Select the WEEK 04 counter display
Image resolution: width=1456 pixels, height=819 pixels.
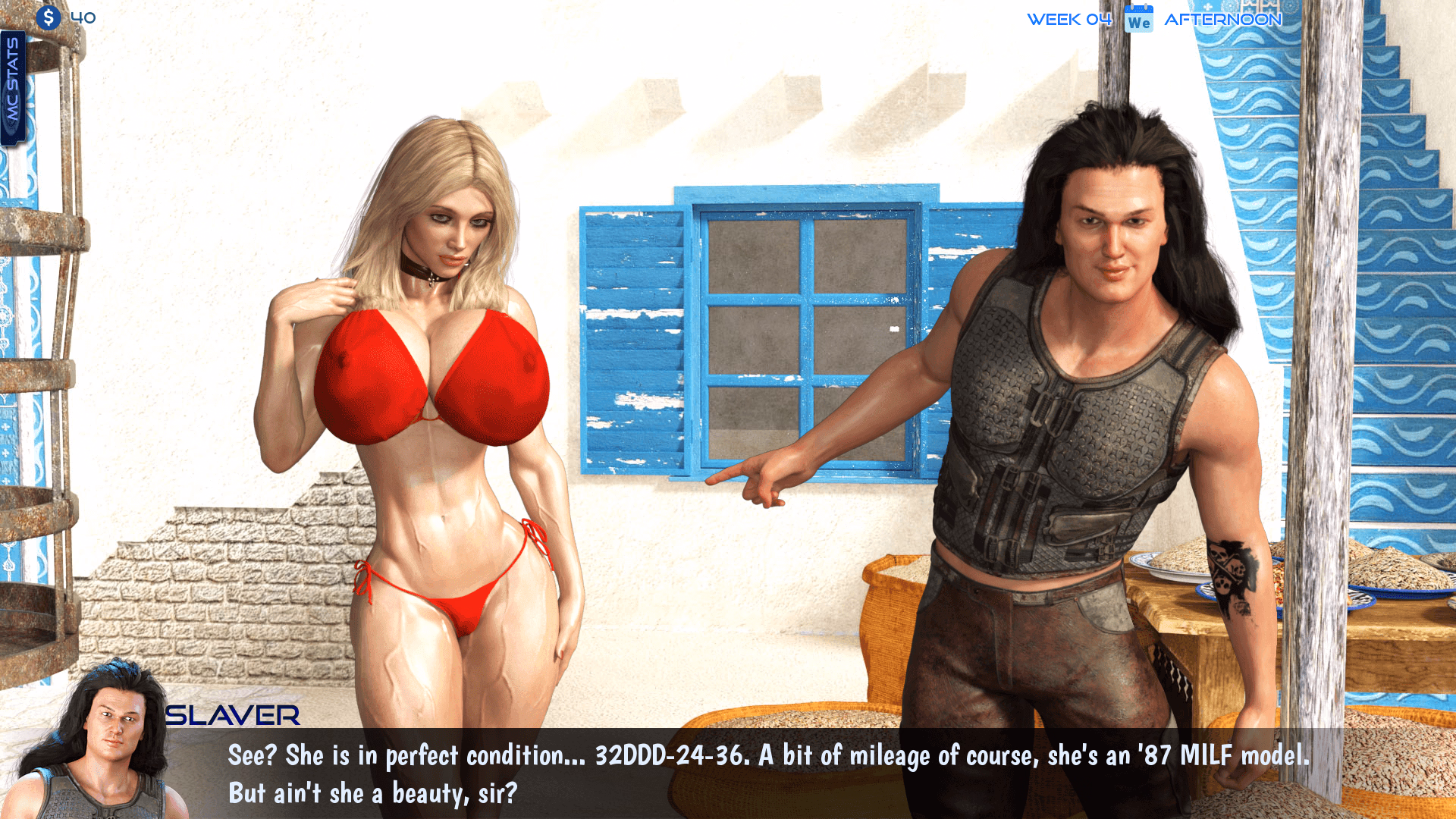[1069, 18]
